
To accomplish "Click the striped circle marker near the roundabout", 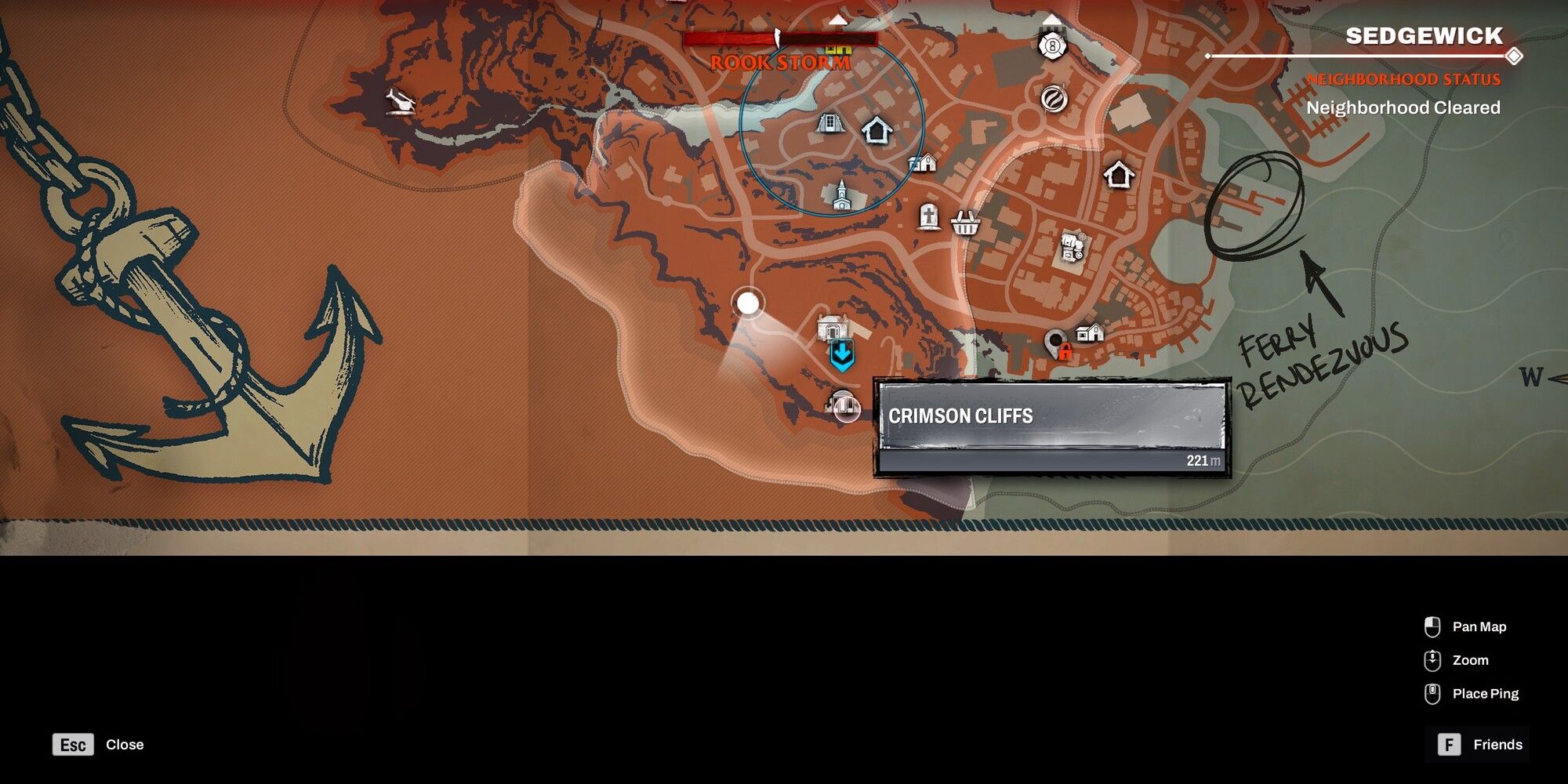I will 1054,100.
